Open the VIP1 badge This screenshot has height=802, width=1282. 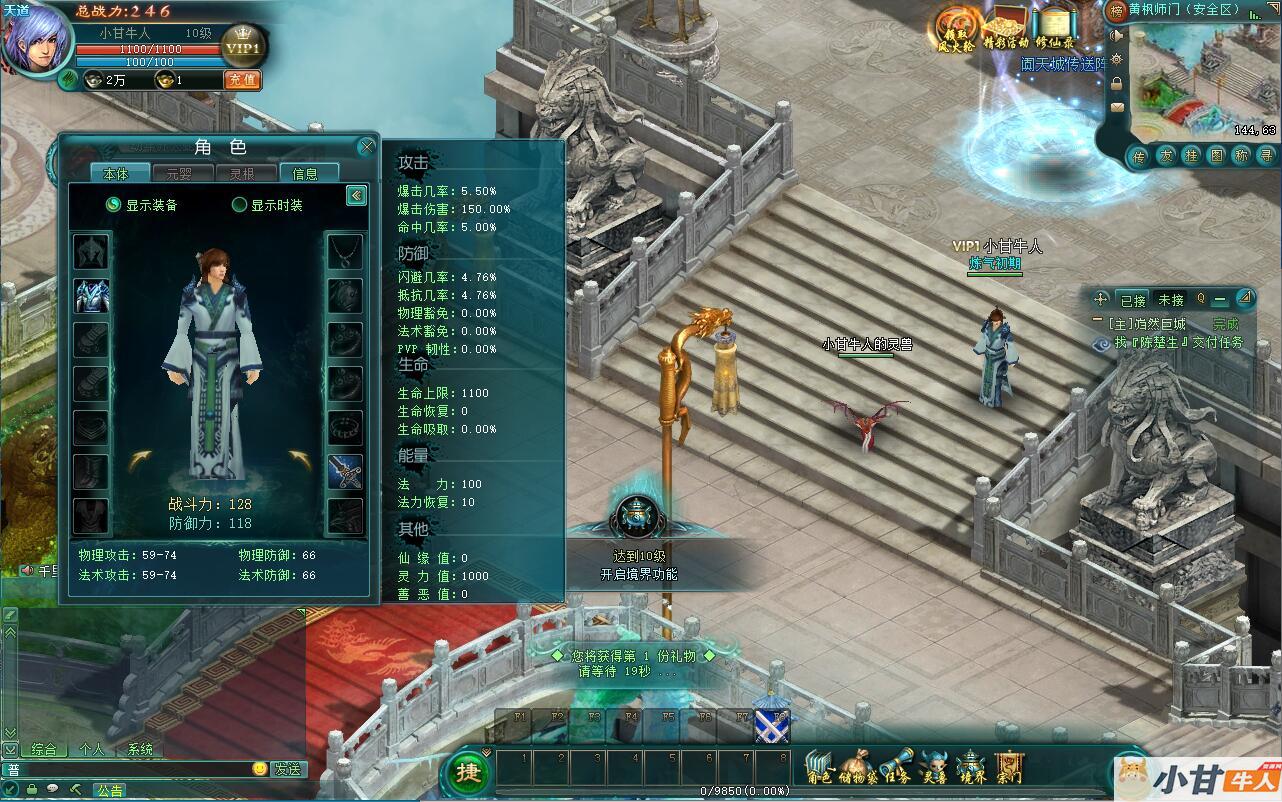241,47
